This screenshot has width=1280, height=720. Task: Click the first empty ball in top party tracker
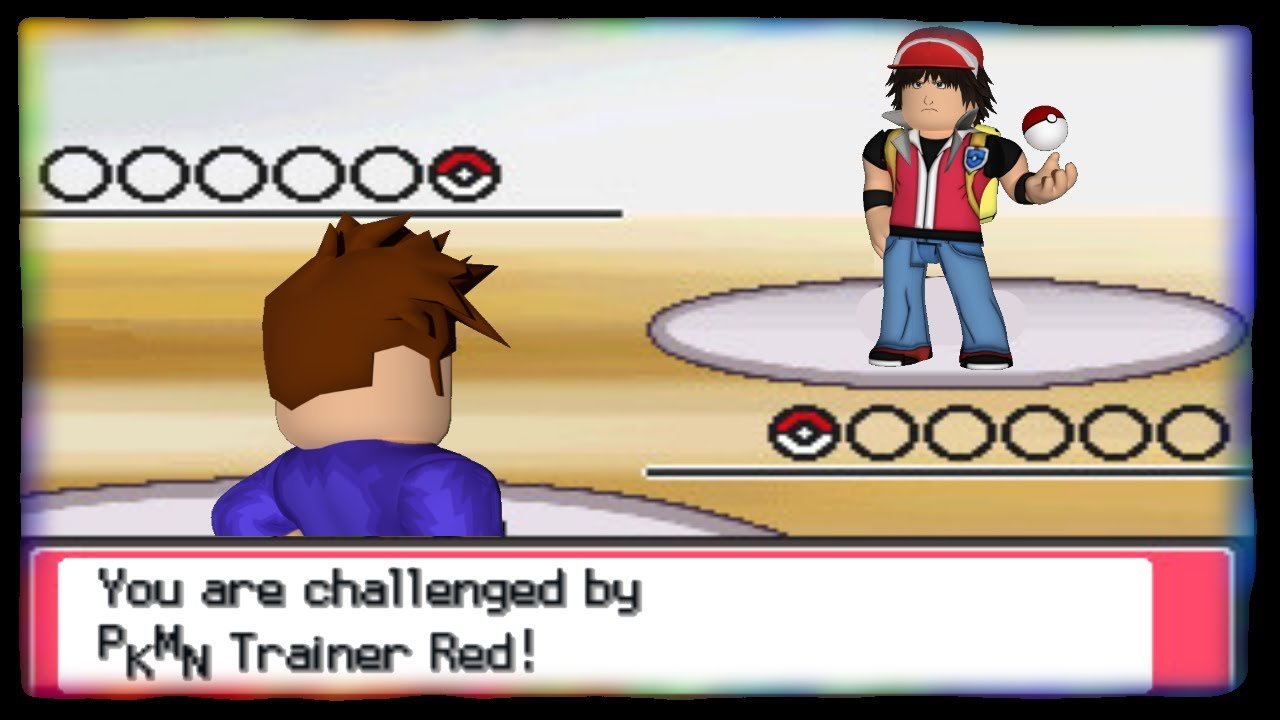point(77,172)
